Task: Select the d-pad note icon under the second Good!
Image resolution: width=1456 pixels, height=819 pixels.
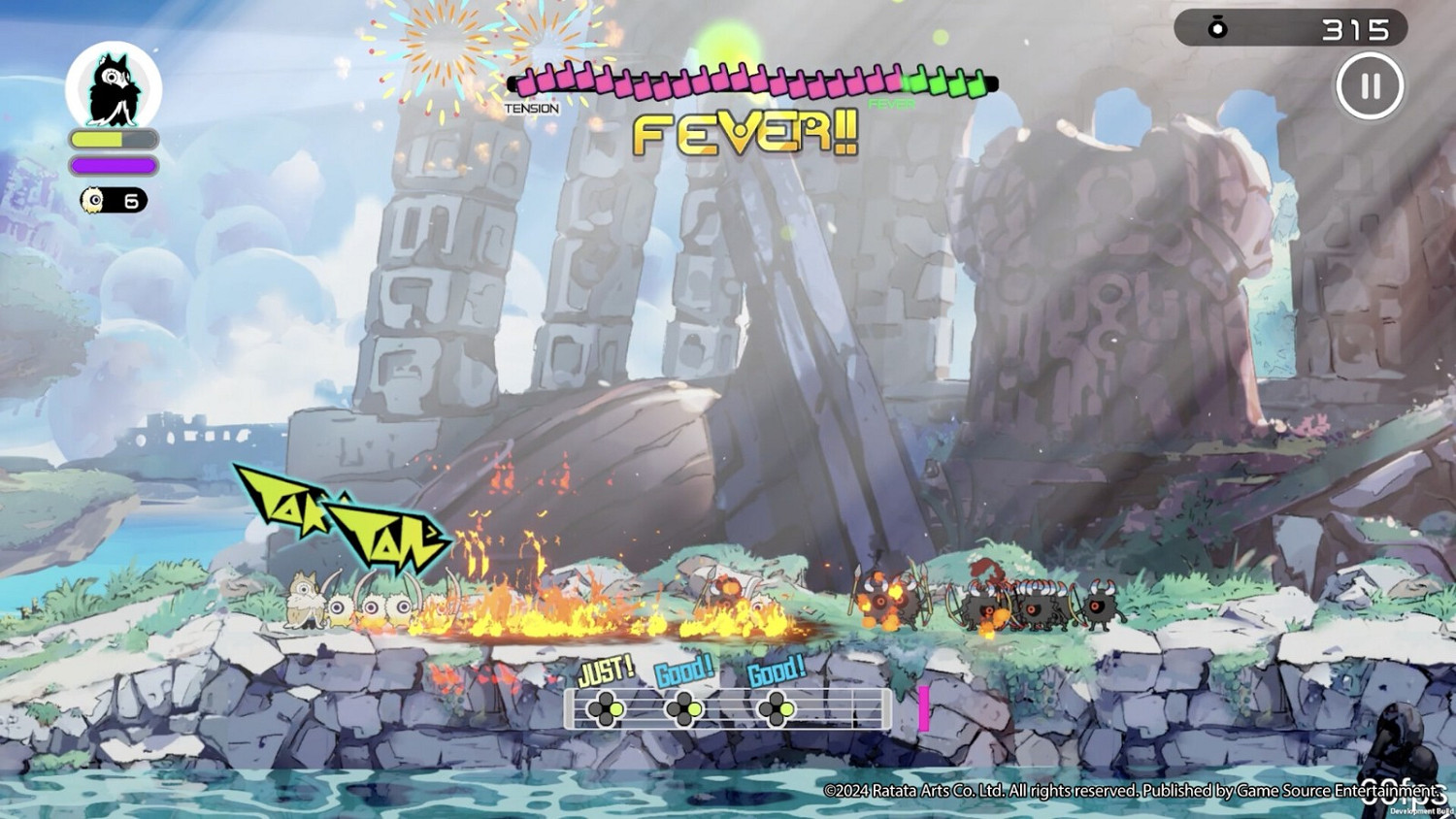Action: [x=775, y=709]
